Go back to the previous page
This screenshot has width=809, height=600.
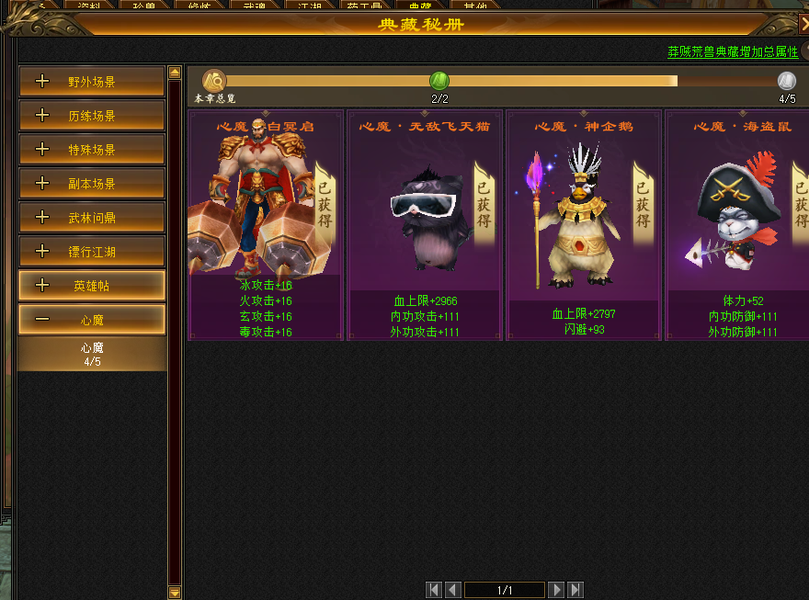pyautogui.click(x=452, y=590)
